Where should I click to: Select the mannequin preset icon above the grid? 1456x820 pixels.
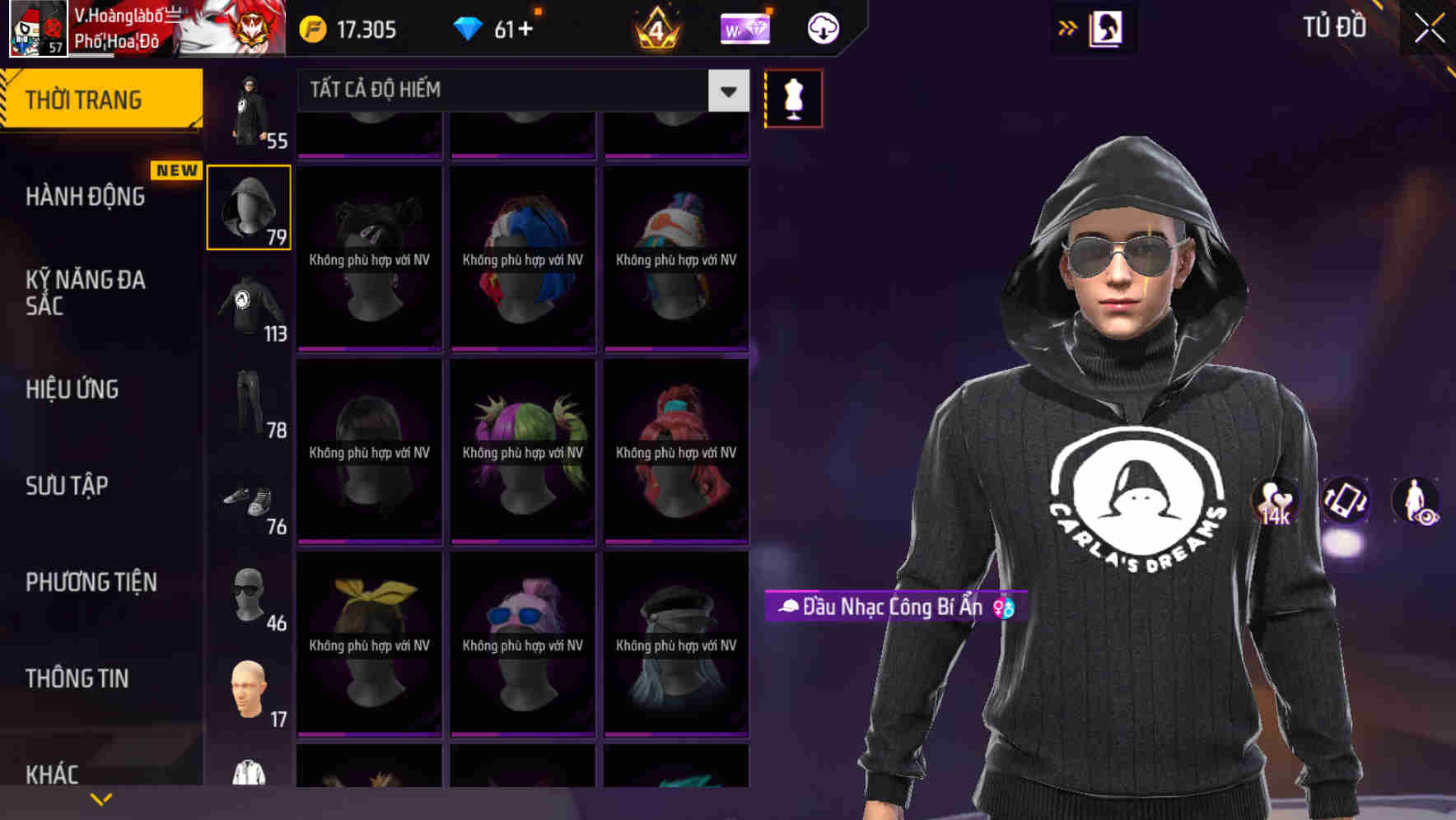[792, 97]
